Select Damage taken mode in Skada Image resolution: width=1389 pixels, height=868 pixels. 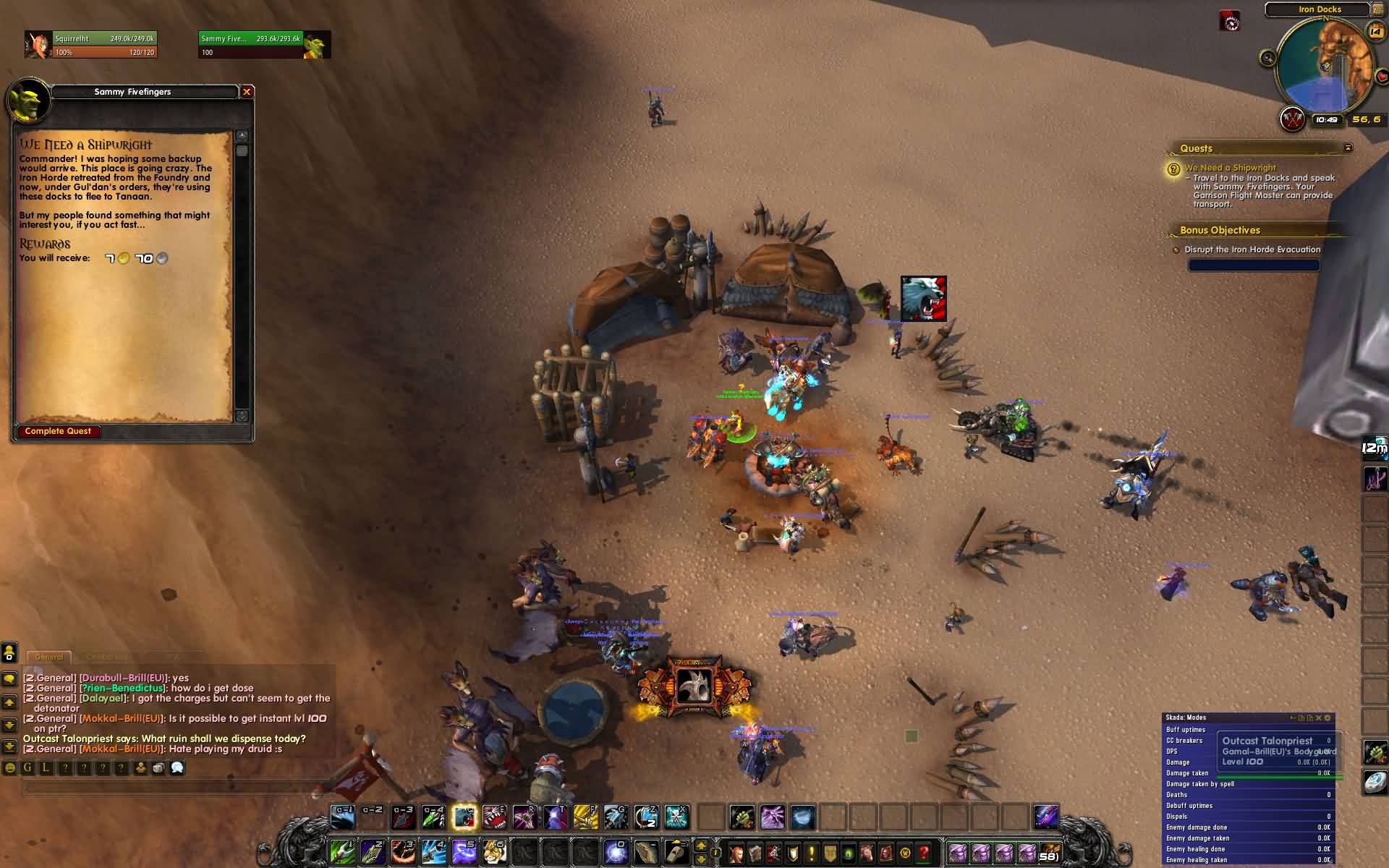1187,773
